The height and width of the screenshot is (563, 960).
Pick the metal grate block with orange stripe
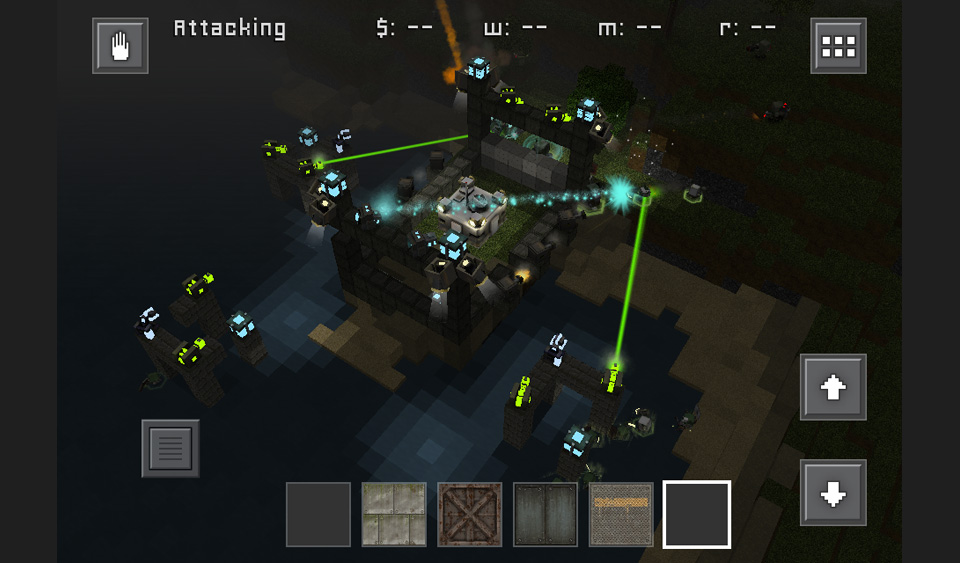621,515
